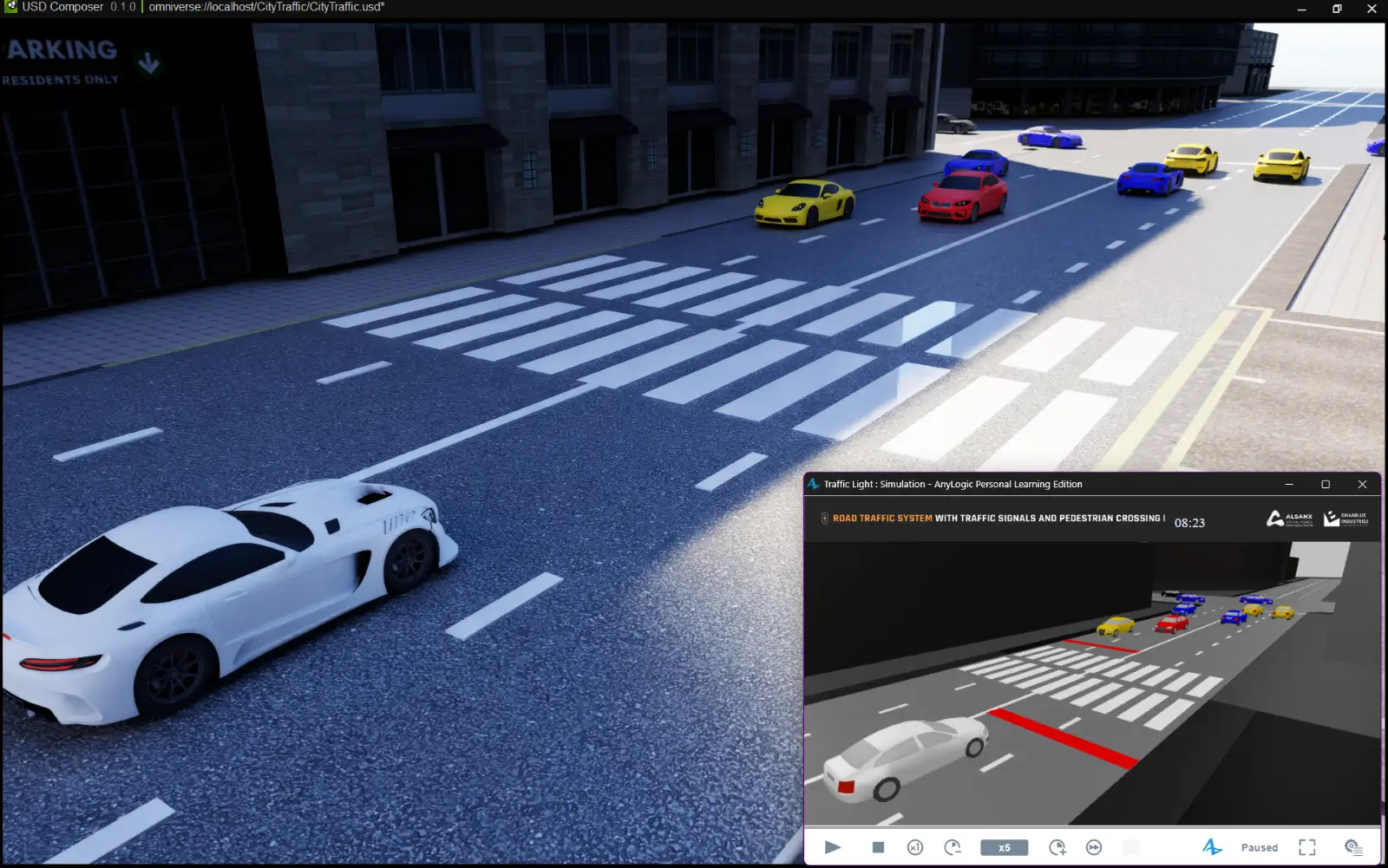Speed up the simulation
The image size is (1388, 868).
coord(1057,847)
